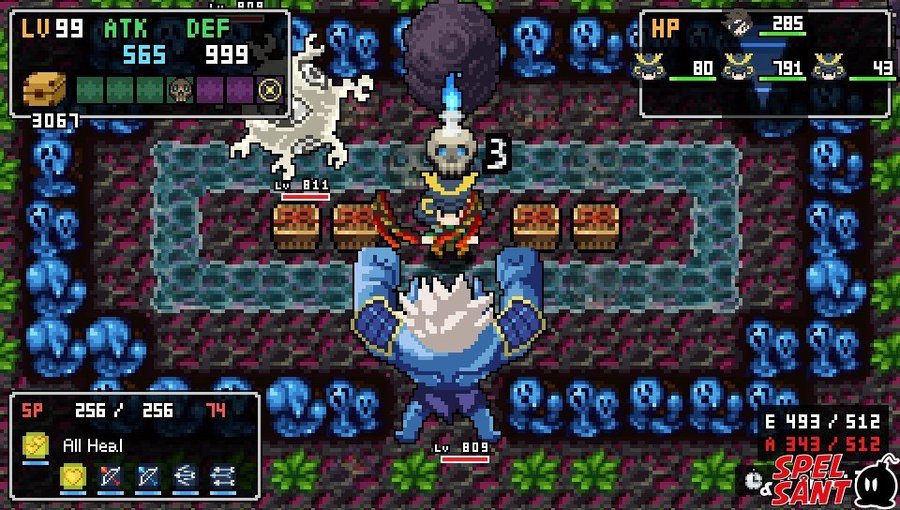Viewport: 900px width, 510px height.
Task: Select the blue-tipped bow skill
Action: point(147,476)
